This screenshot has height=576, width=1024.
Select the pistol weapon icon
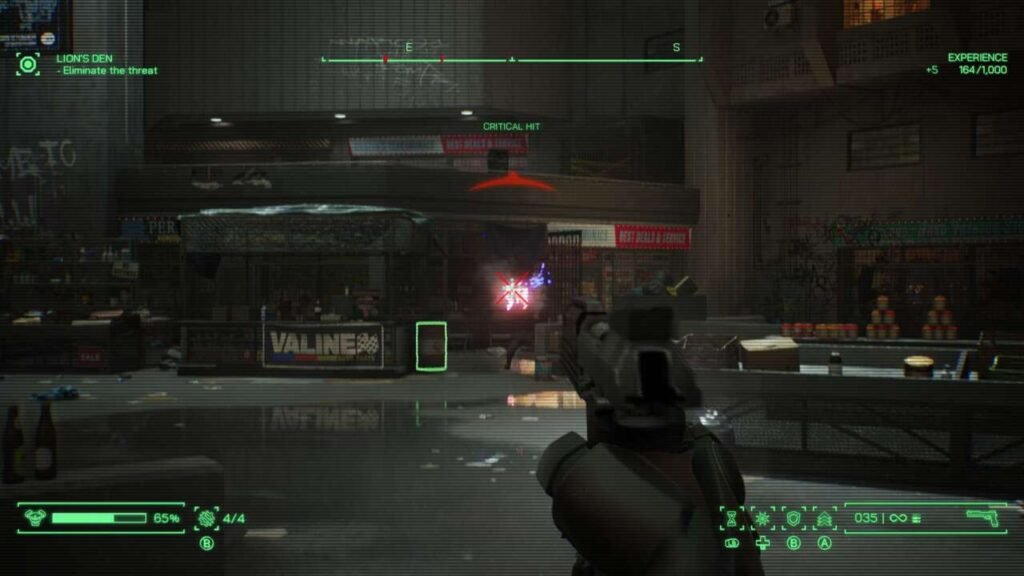(x=983, y=517)
